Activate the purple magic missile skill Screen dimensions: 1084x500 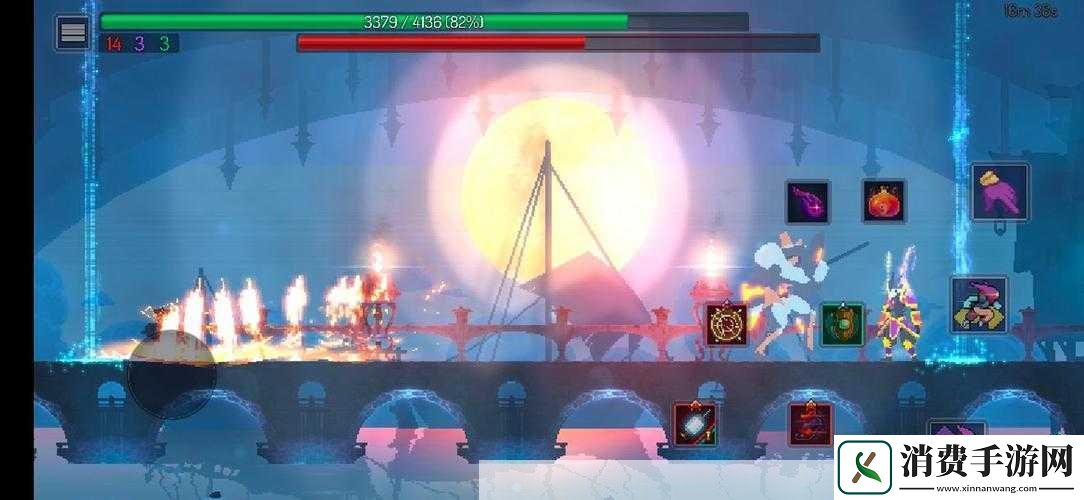(x=807, y=202)
